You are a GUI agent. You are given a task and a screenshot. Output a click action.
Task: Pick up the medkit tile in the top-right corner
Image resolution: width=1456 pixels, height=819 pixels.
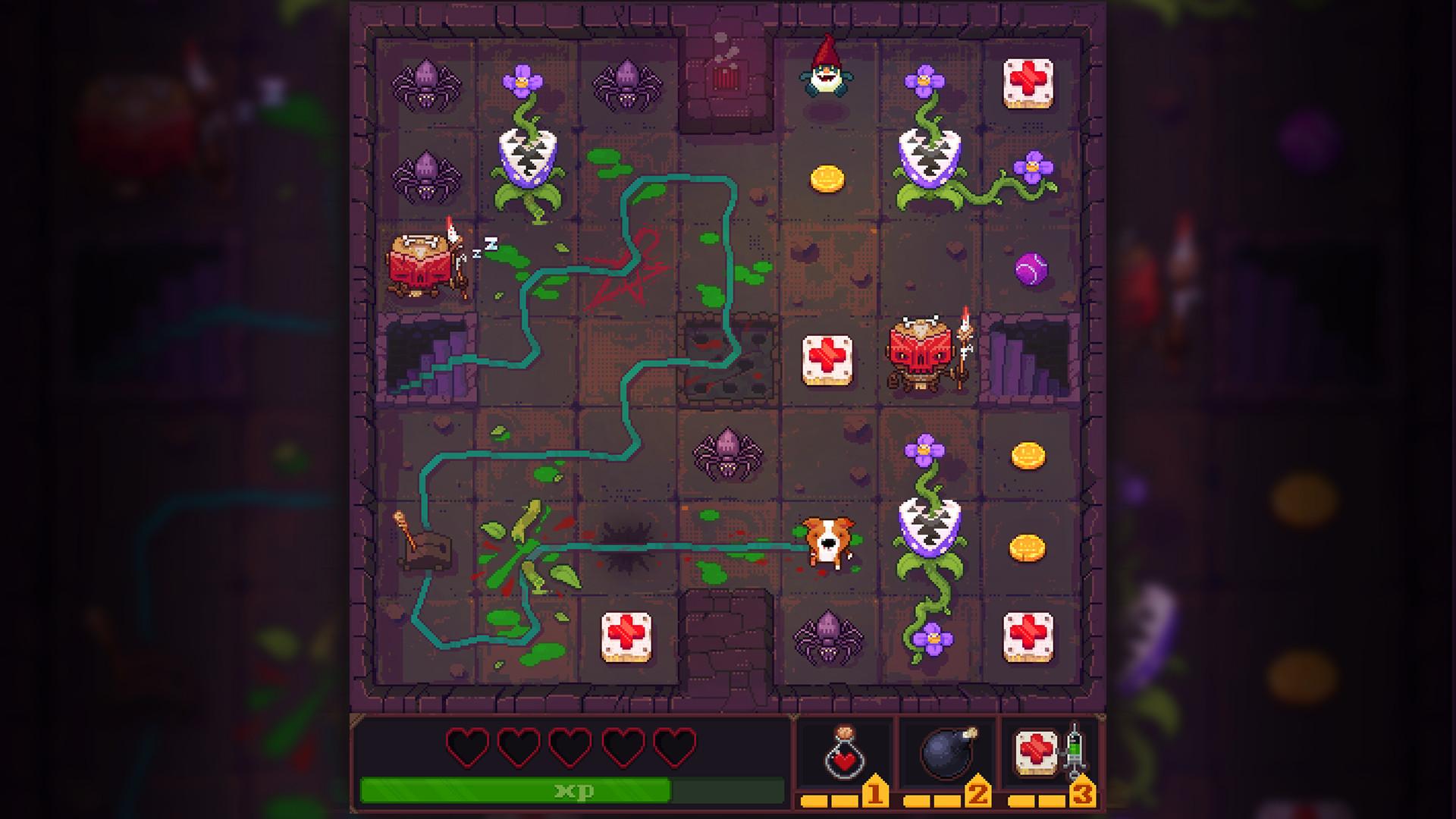click(1030, 83)
